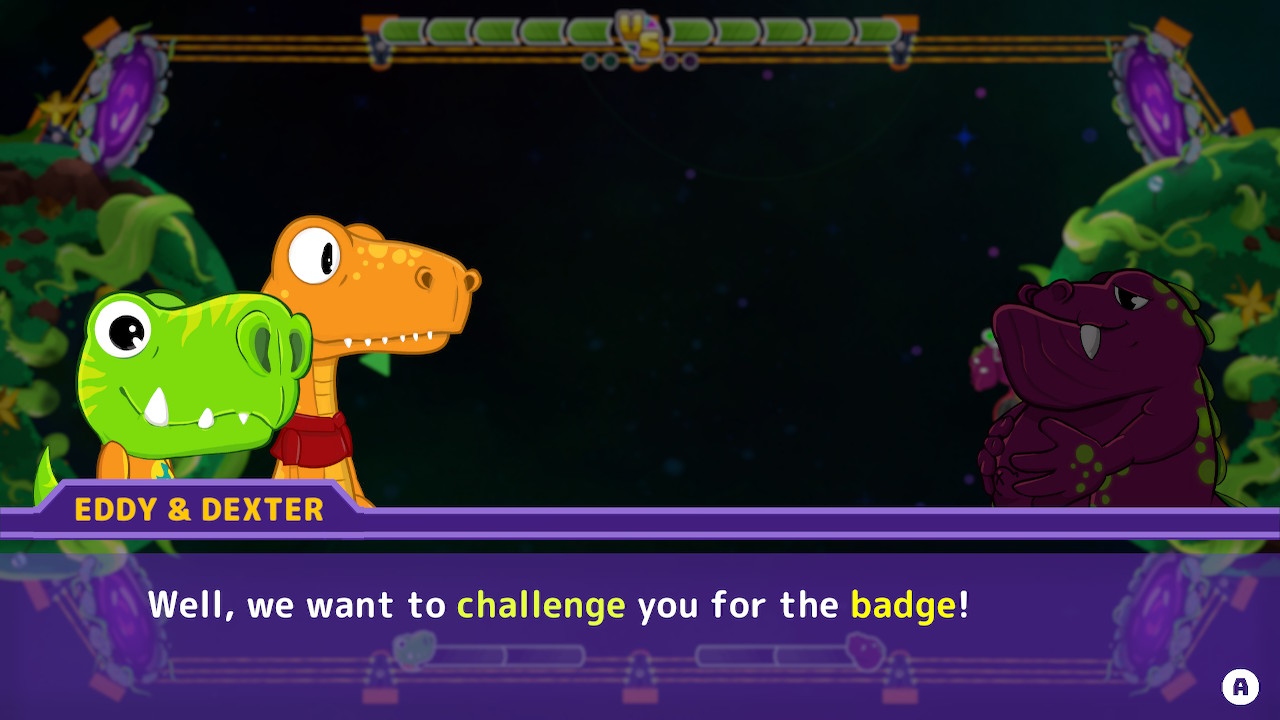Toggle the left teal dot under the VS badge

pyautogui.click(x=590, y=61)
